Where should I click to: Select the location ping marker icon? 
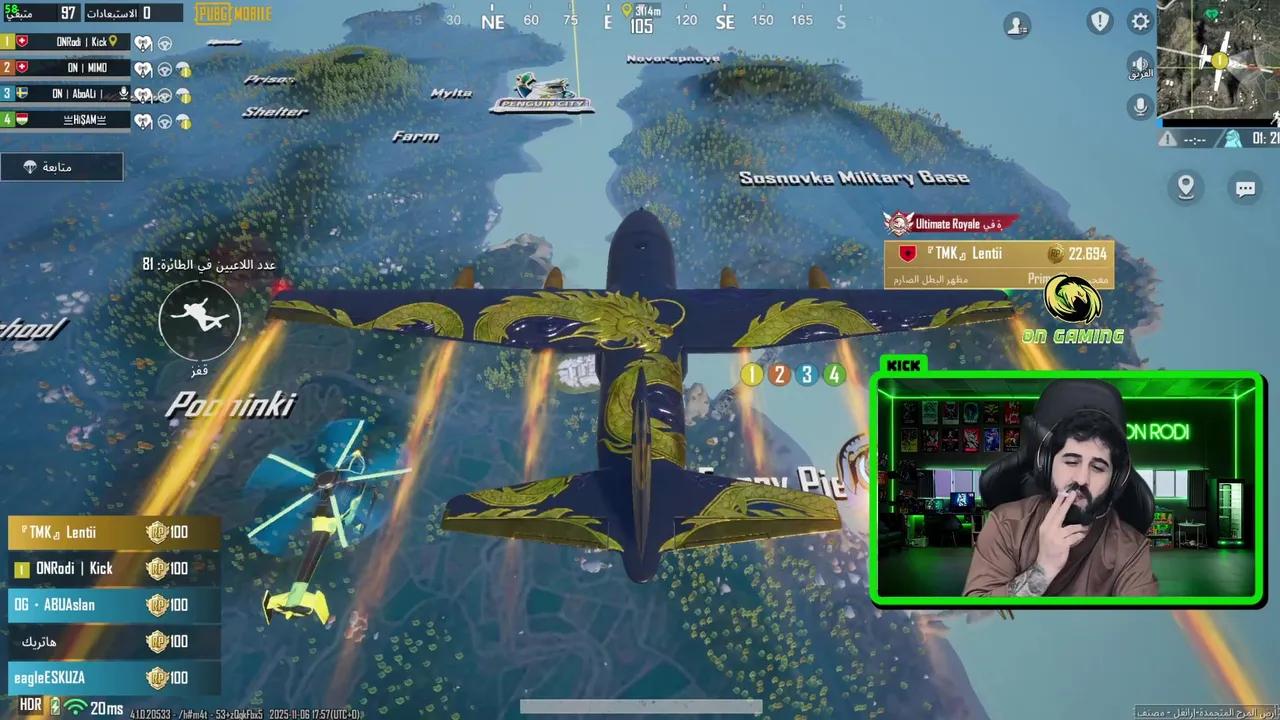(x=1185, y=187)
